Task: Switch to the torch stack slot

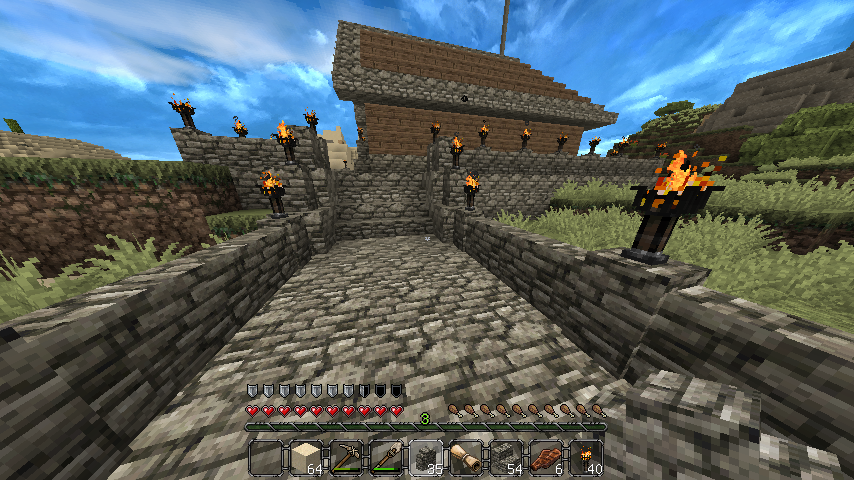Action: [x=586, y=457]
